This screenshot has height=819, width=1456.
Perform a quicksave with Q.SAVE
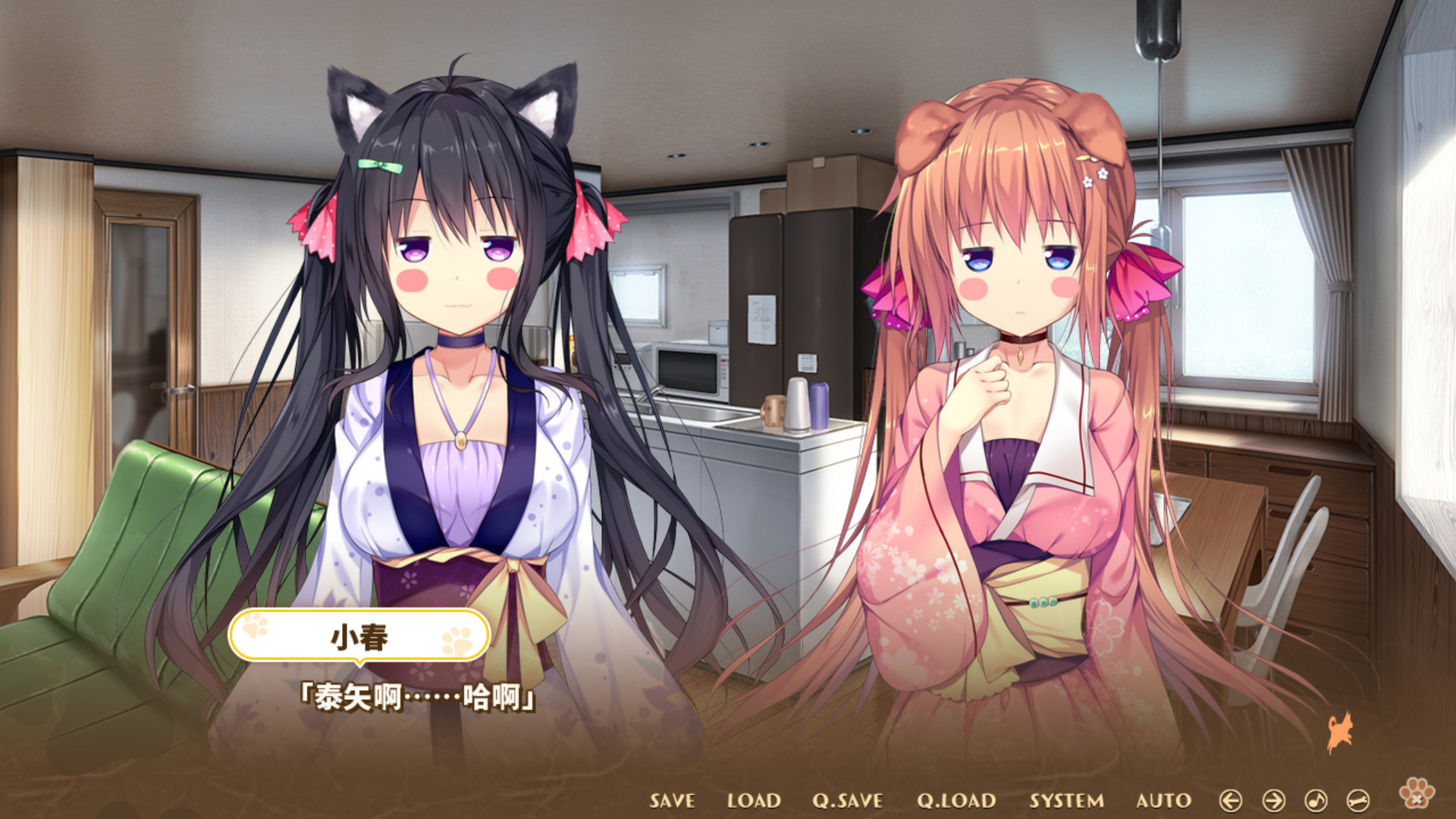point(846,800)
